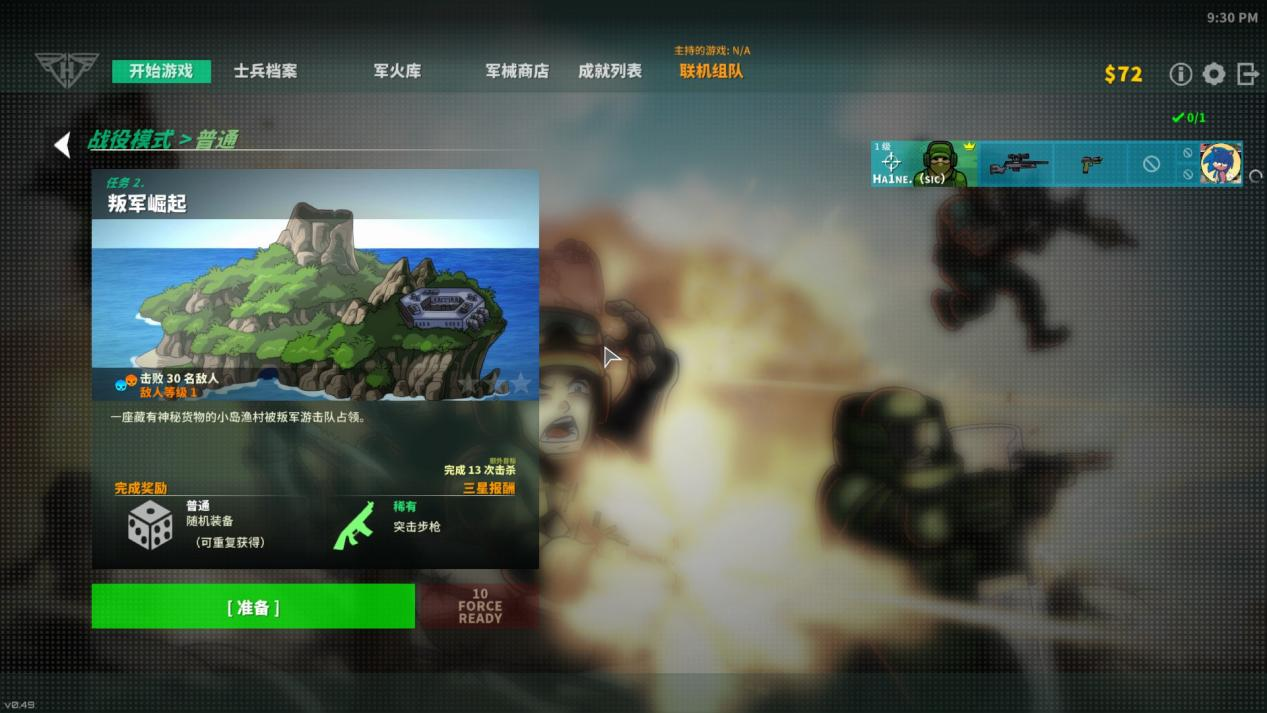Go to the 军火库 armory tab
This screenshot has width=1267, height=713.
click(397, 71)
